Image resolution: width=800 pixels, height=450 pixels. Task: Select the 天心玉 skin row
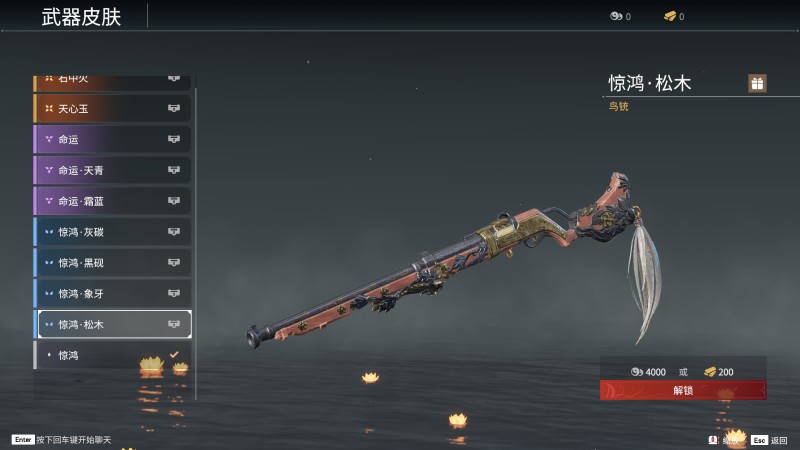point(112,108)
